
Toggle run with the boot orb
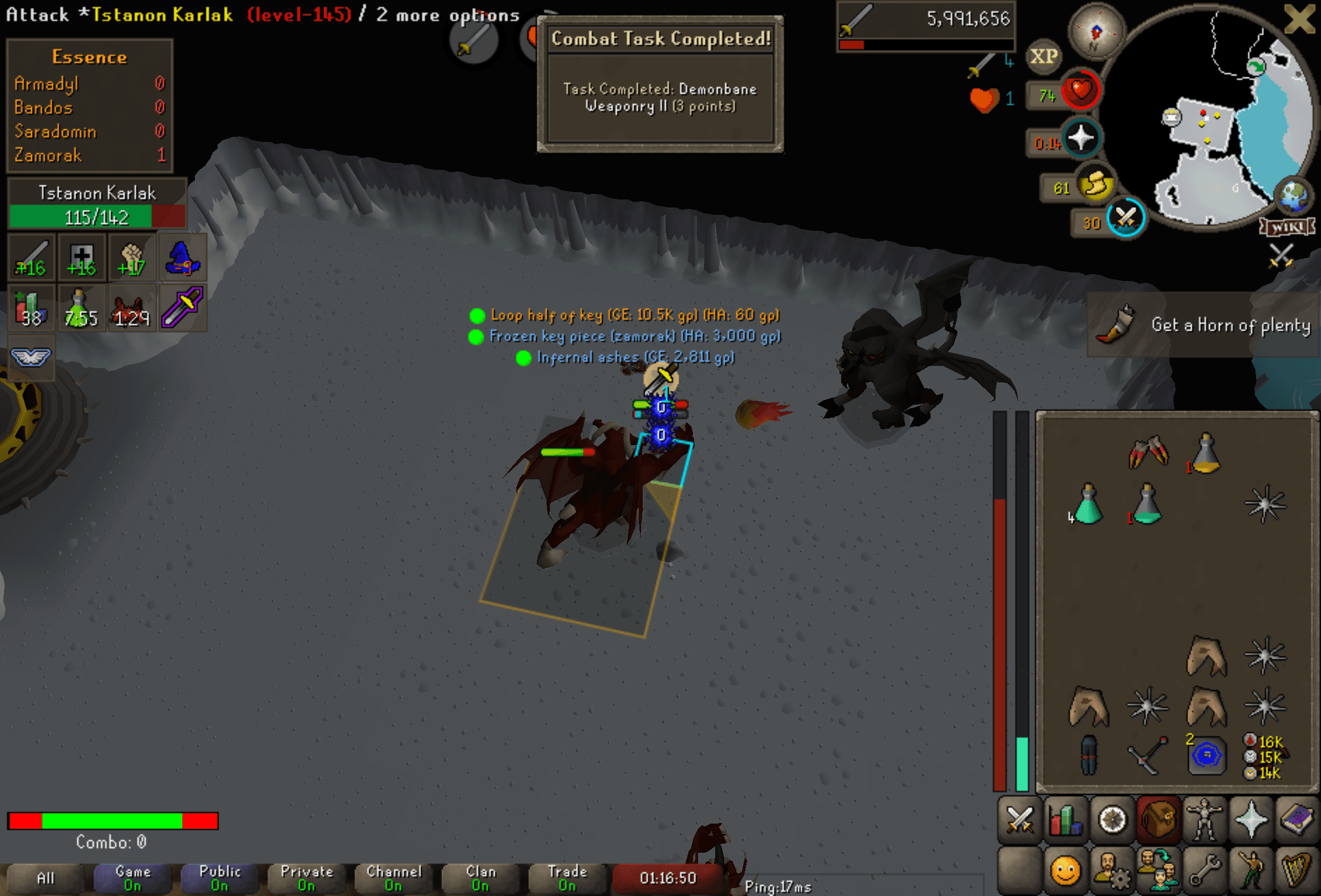coord(1095,186)
